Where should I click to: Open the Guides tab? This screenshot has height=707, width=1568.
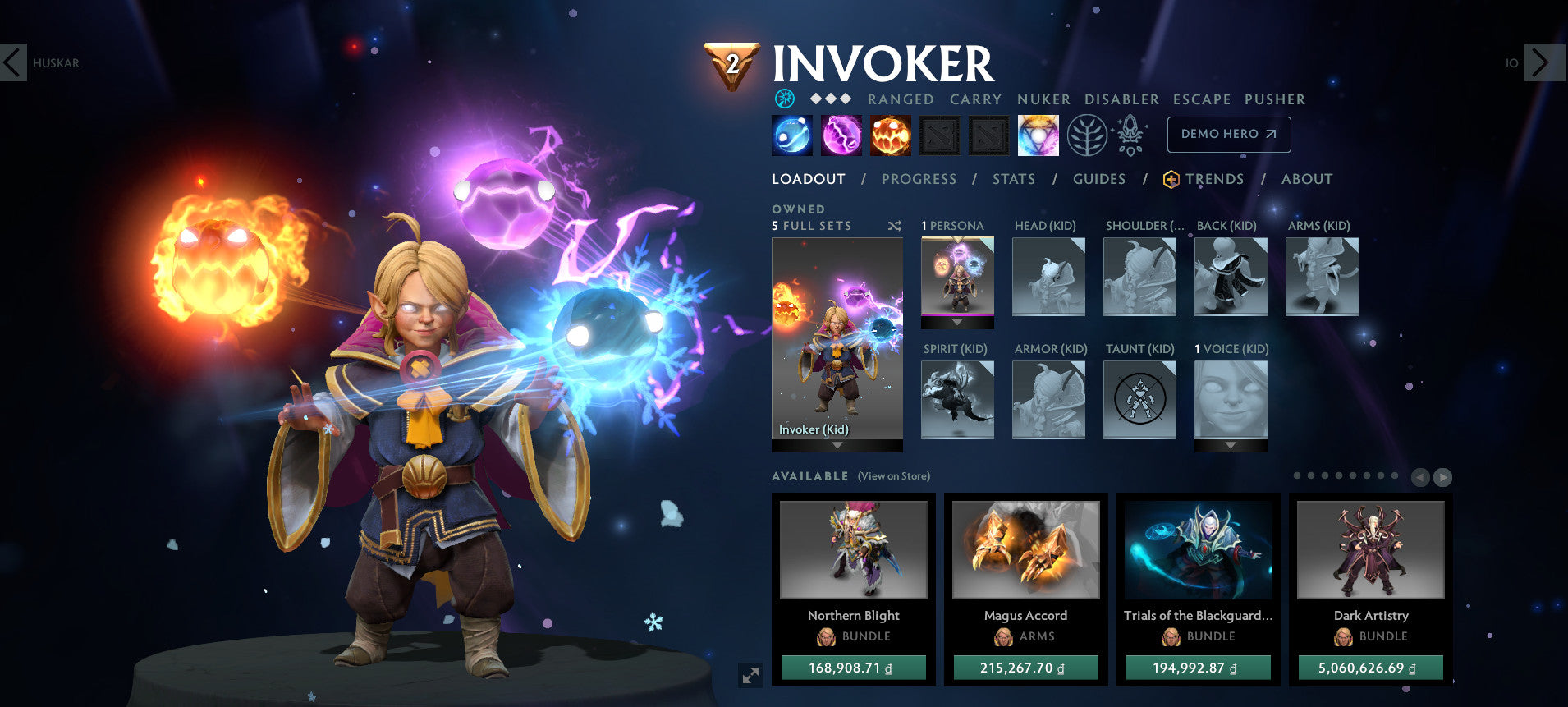(1099, 179)
